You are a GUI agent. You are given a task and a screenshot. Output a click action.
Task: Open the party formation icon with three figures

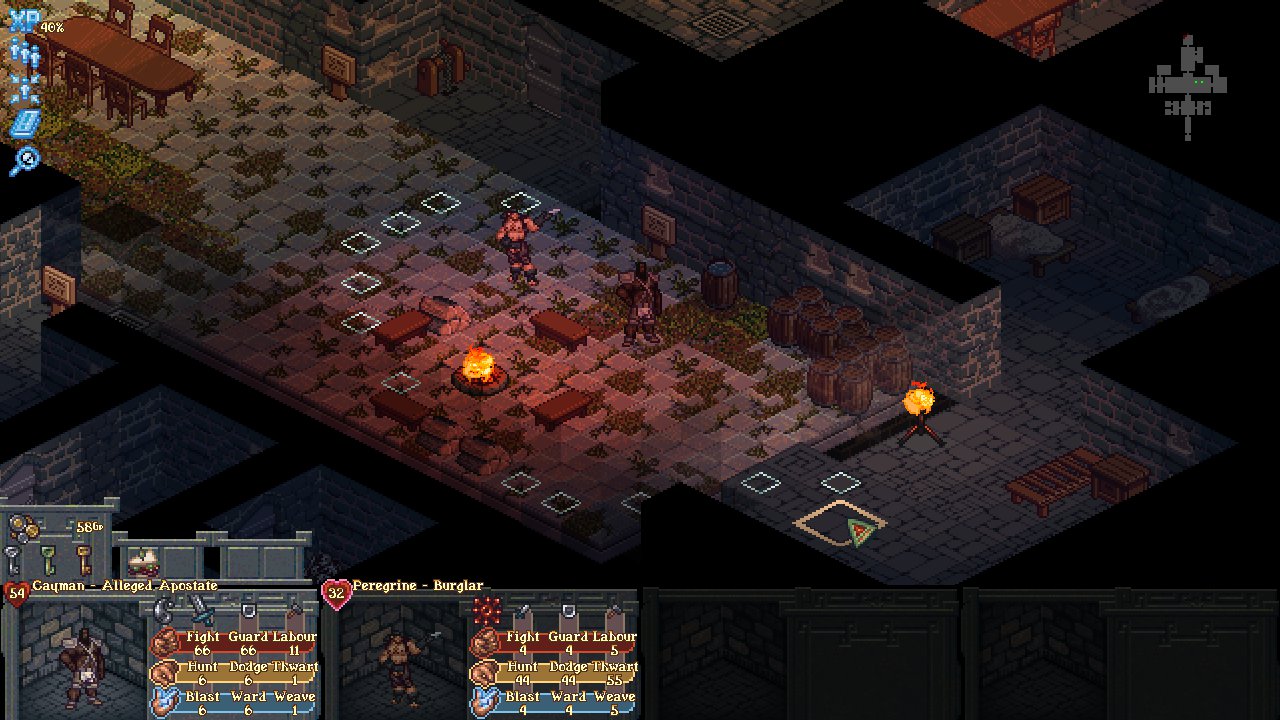coord(24,54)
